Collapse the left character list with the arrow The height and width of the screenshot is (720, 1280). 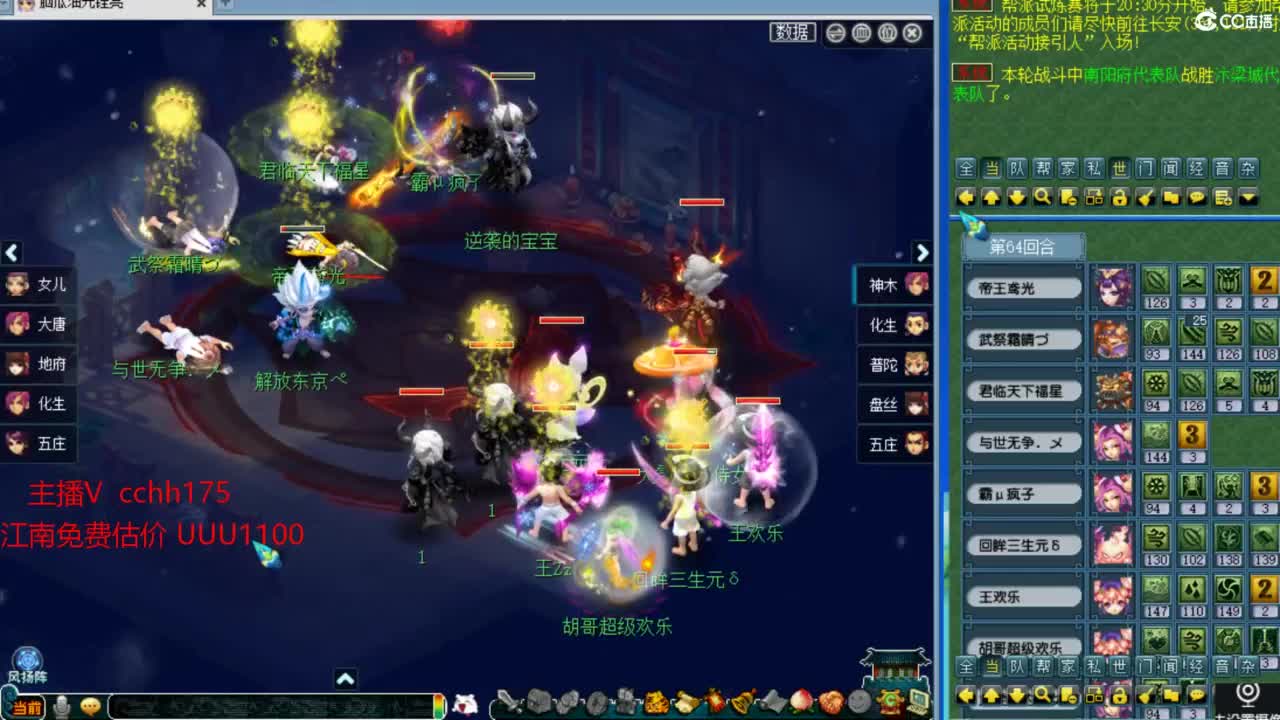(12, 253)
